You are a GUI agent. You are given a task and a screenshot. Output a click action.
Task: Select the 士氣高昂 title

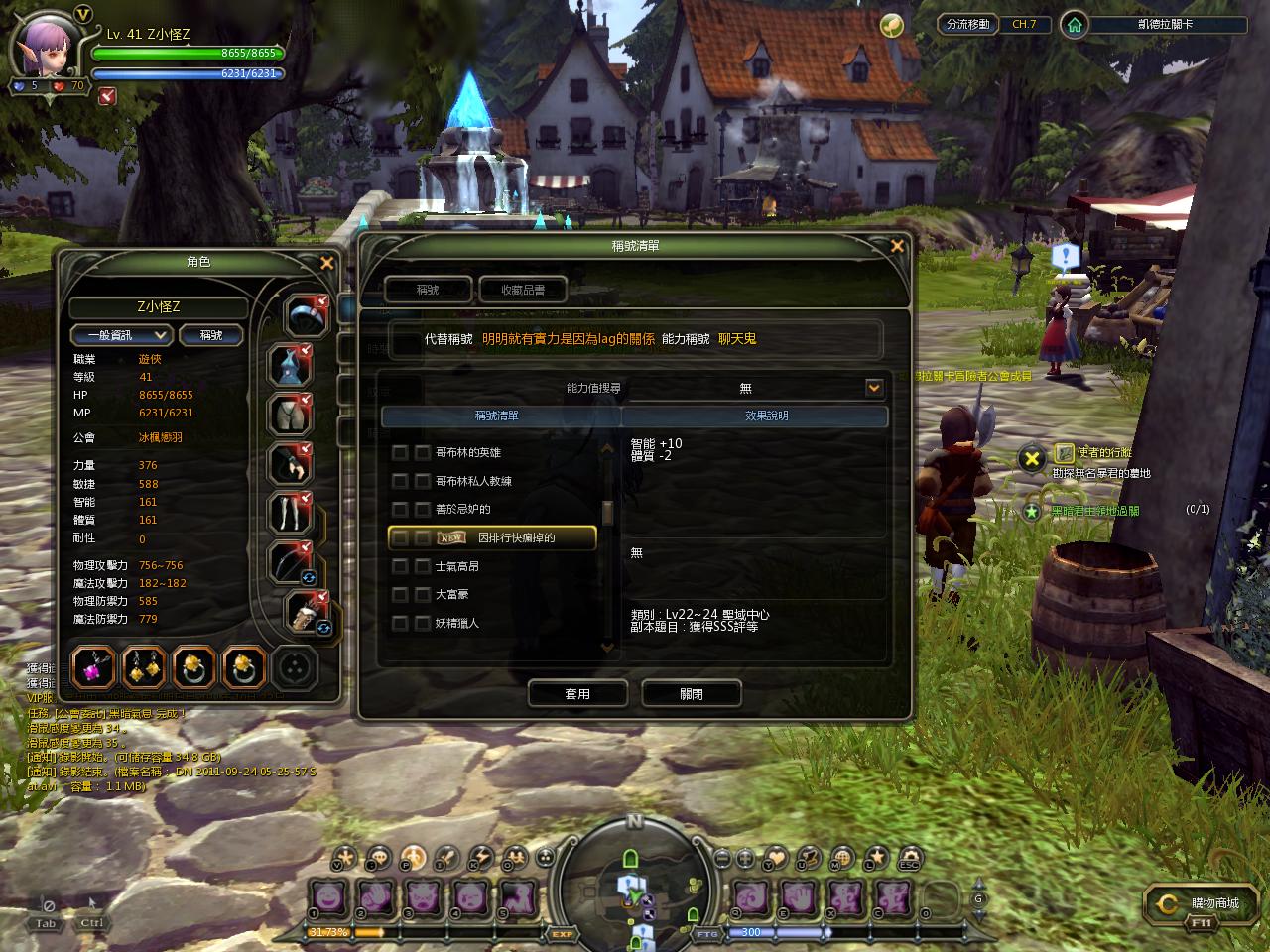457,566
